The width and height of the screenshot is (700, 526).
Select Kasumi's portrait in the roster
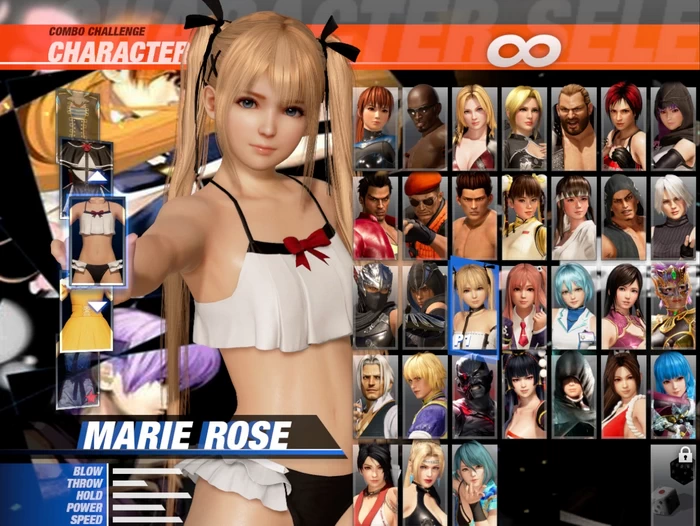375,127
